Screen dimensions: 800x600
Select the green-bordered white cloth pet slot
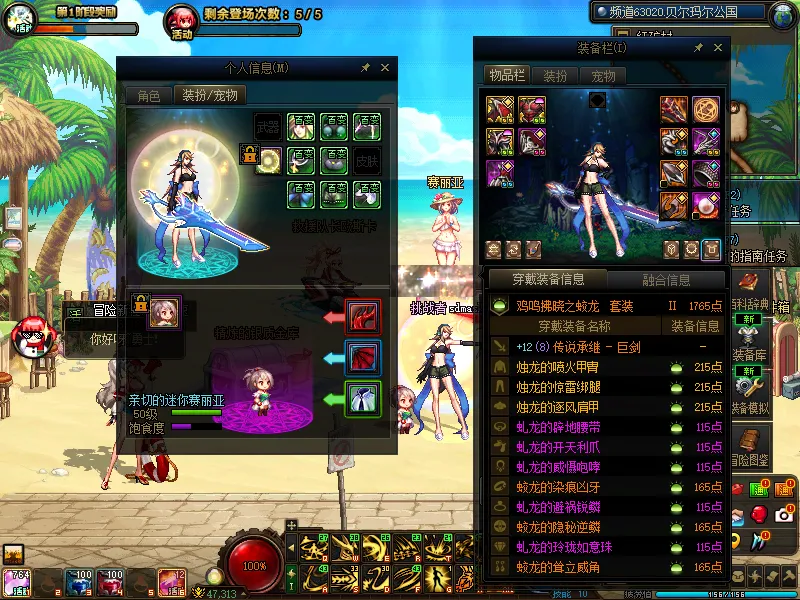tap(360, 399)
